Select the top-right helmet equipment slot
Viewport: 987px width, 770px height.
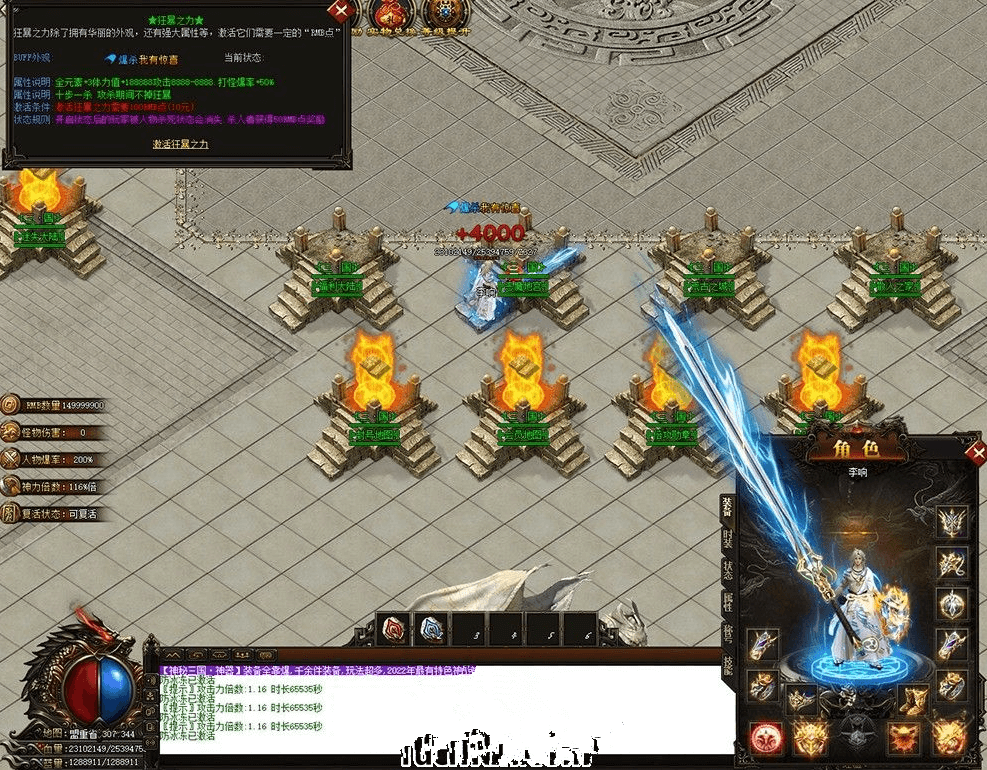(951, 521)
